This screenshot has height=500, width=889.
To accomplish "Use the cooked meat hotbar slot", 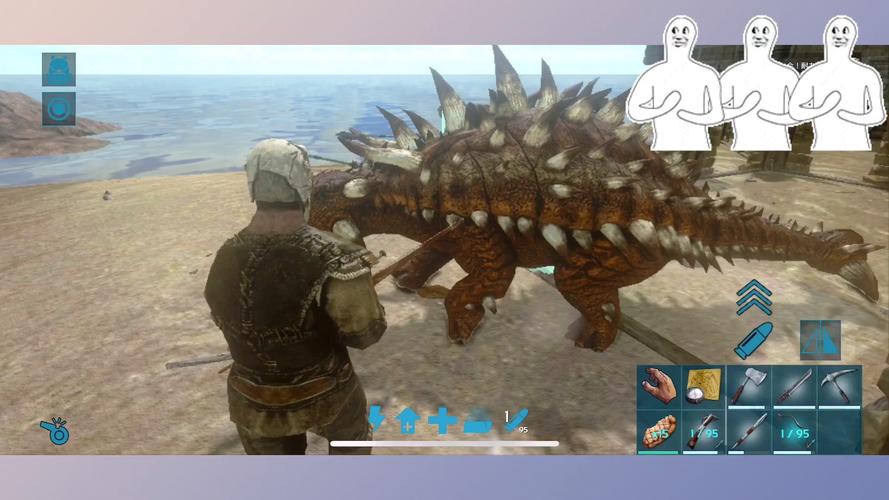I will click(x=659, y=432).
